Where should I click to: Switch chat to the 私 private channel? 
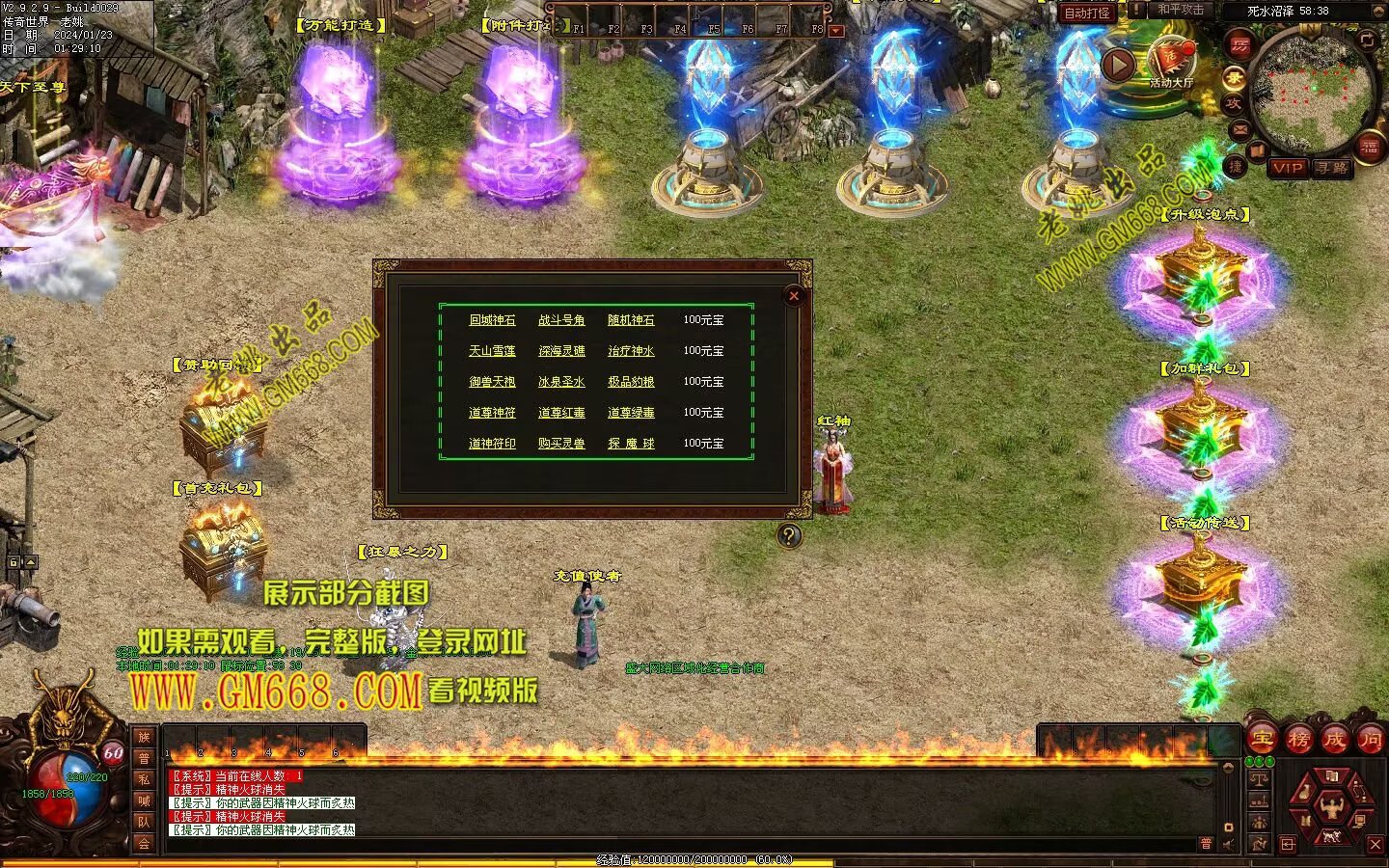click(144, 779)
